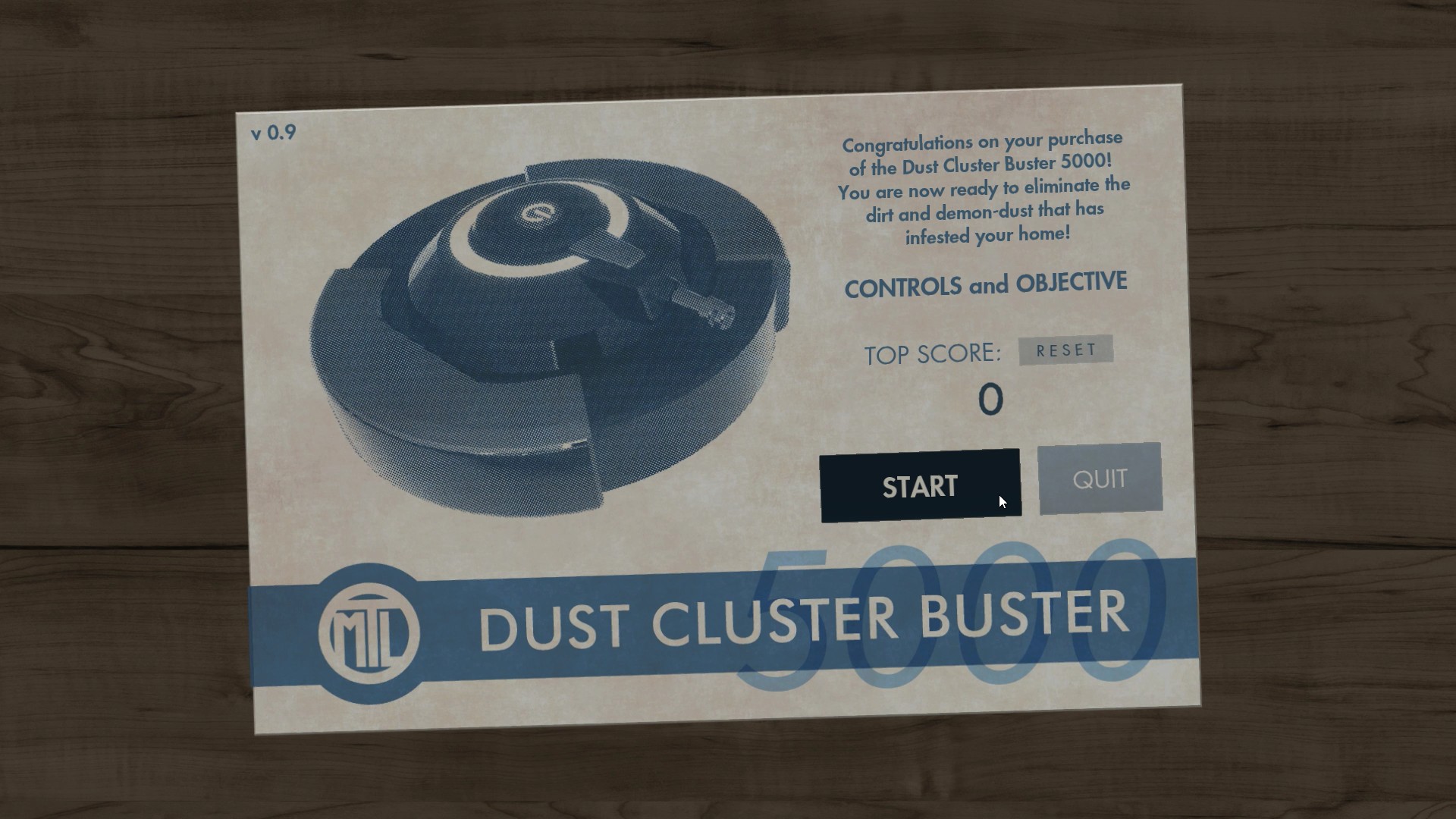Reset the top score
This screenshot has height=819, width=1456.
coord(1065,350)
